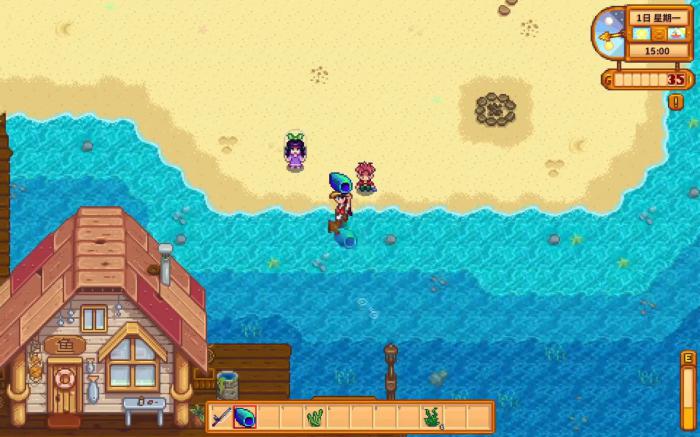This screenshot has width=700, height=437.
Task: Select the blue shell hotbar slot
Action: point(246,417)
